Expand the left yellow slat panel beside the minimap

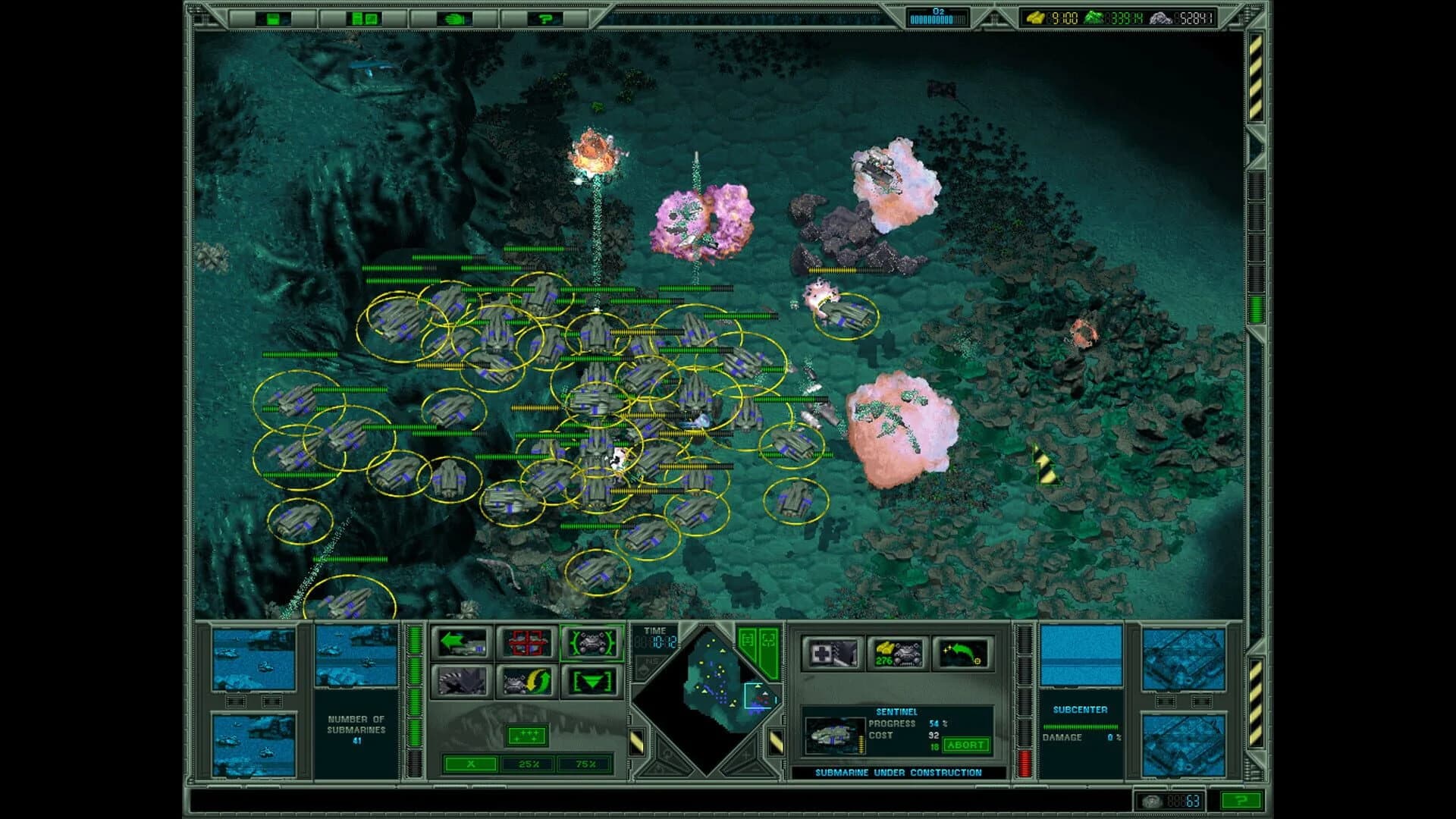tap(638, 740)
